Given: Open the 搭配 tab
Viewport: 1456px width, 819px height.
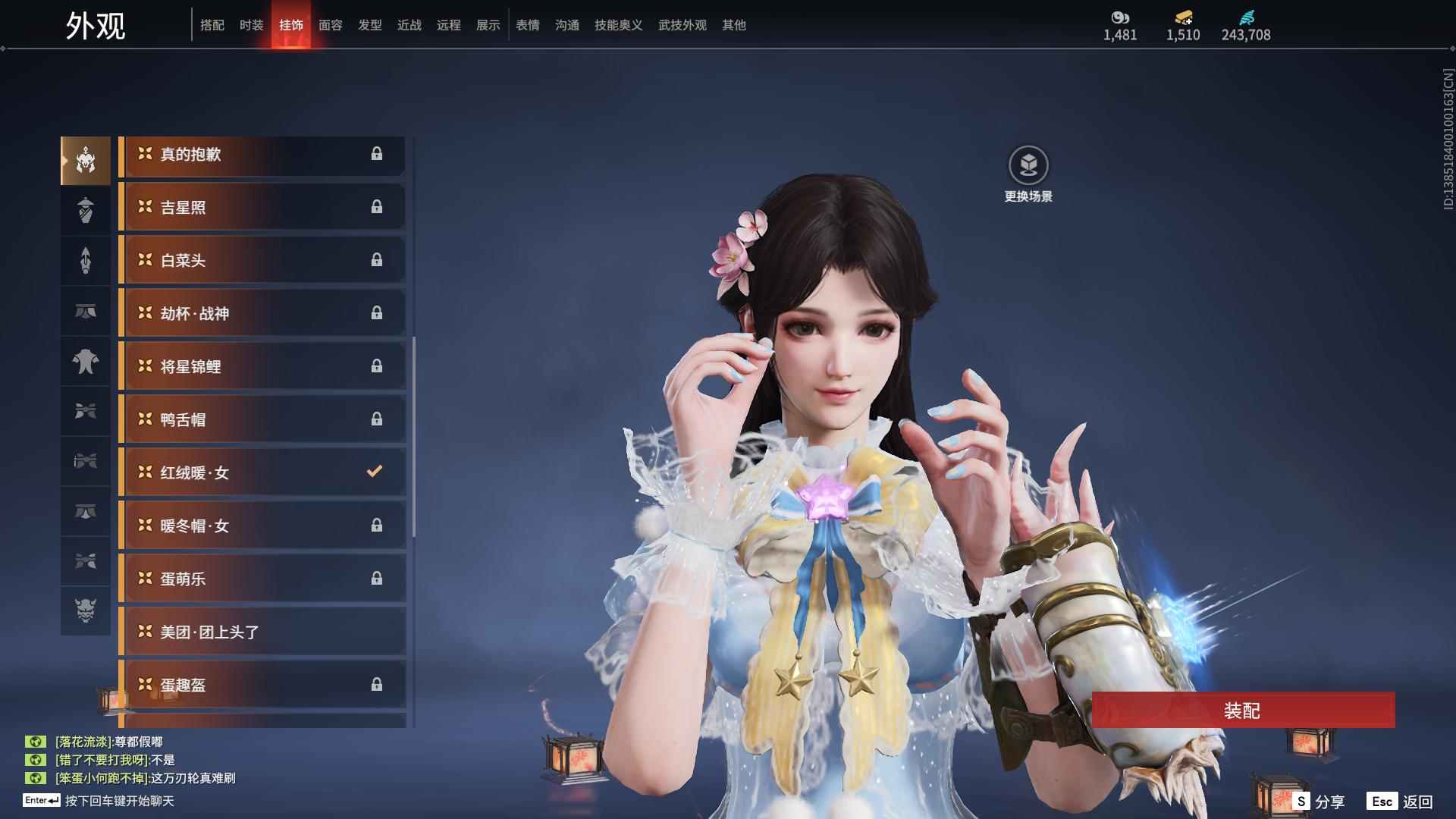Looking at the screenshot, I should tap(212, 25).
